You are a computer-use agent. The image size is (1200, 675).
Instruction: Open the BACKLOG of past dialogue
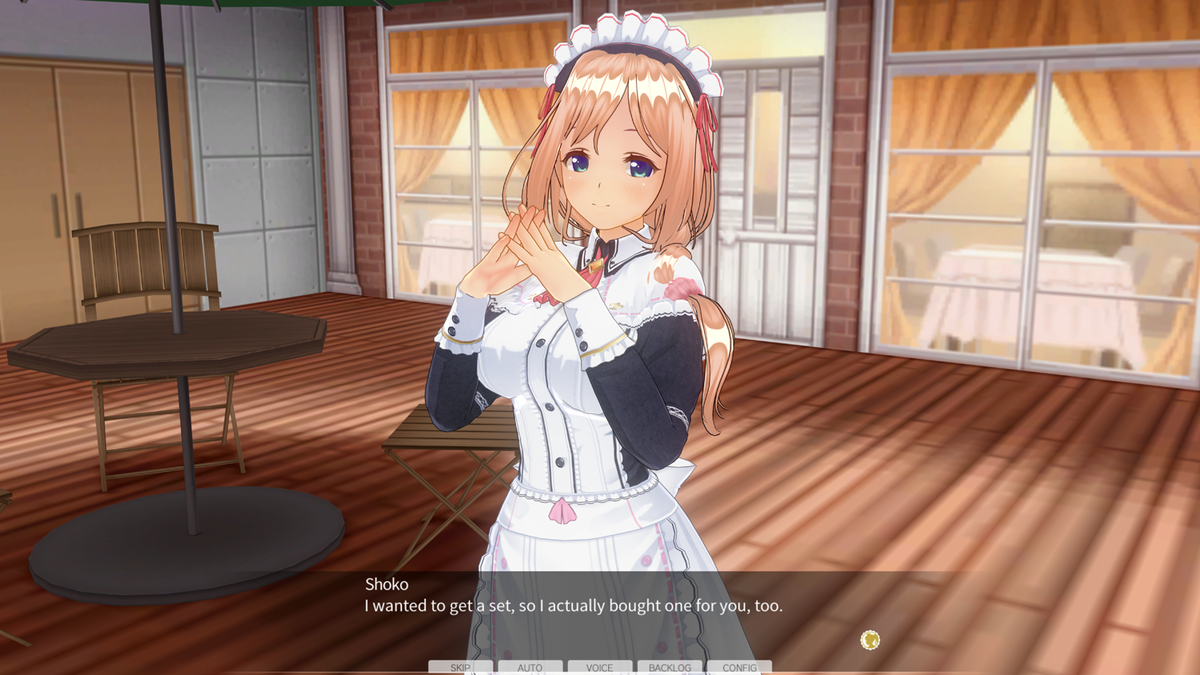[670, 667]
